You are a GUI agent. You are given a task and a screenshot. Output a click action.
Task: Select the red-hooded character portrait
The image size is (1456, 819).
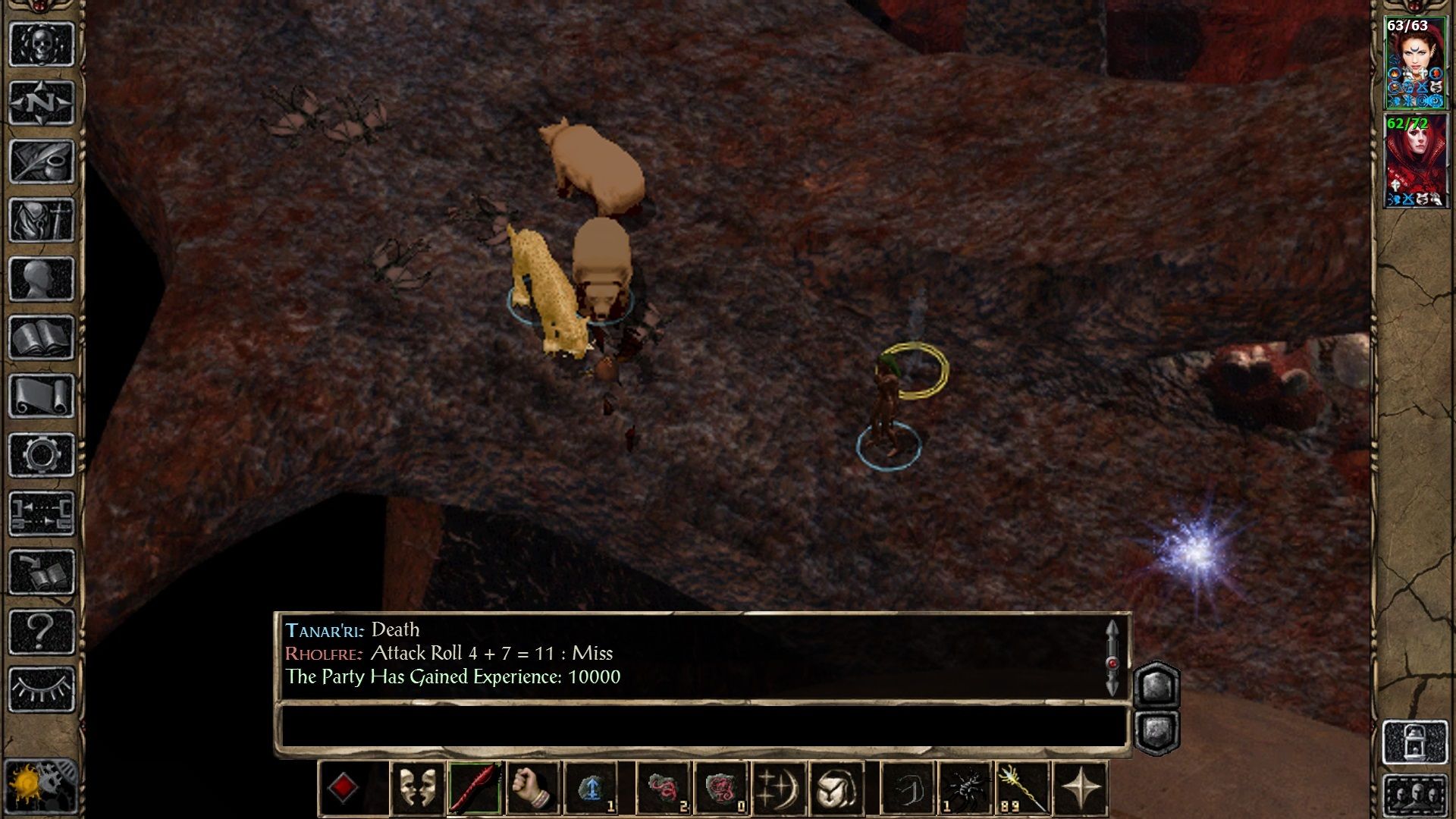(x=1415, y=162)
